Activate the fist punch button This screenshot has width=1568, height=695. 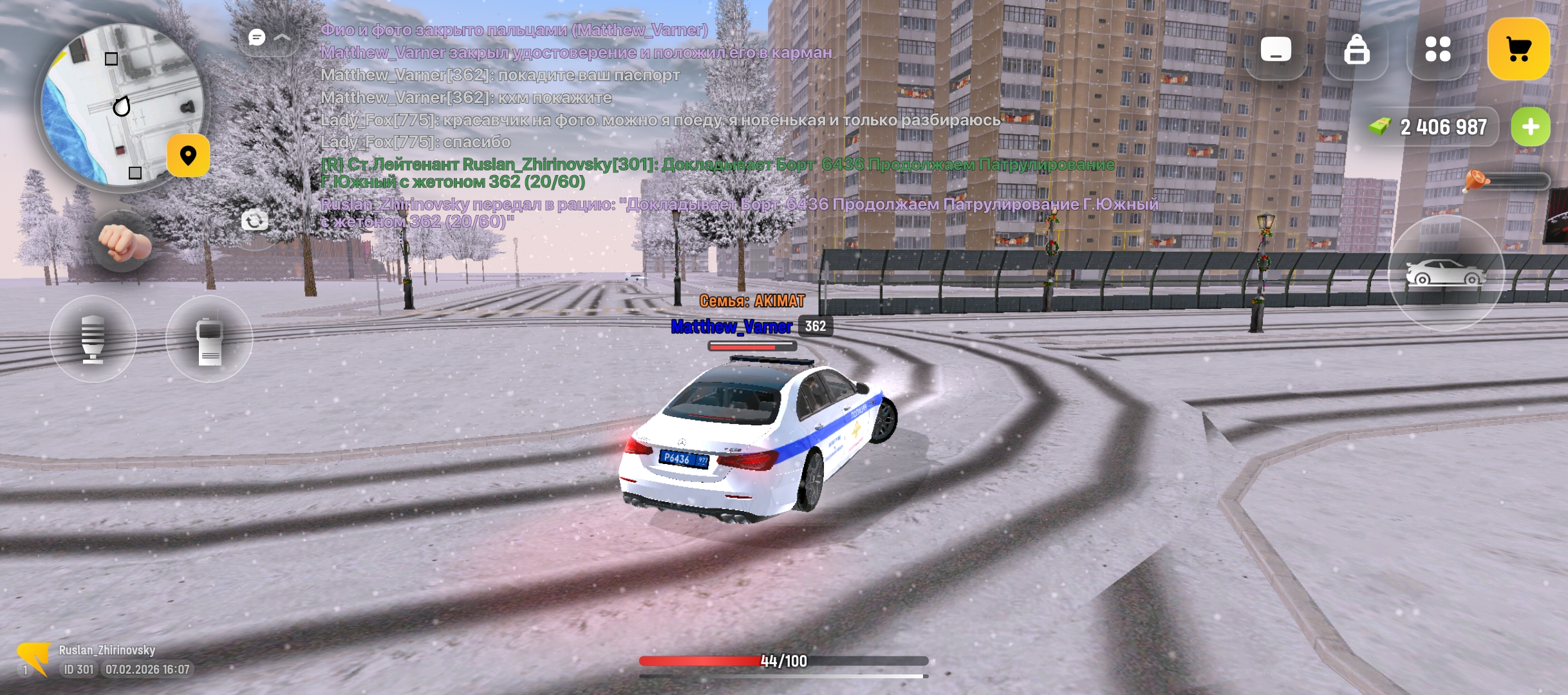123,243
